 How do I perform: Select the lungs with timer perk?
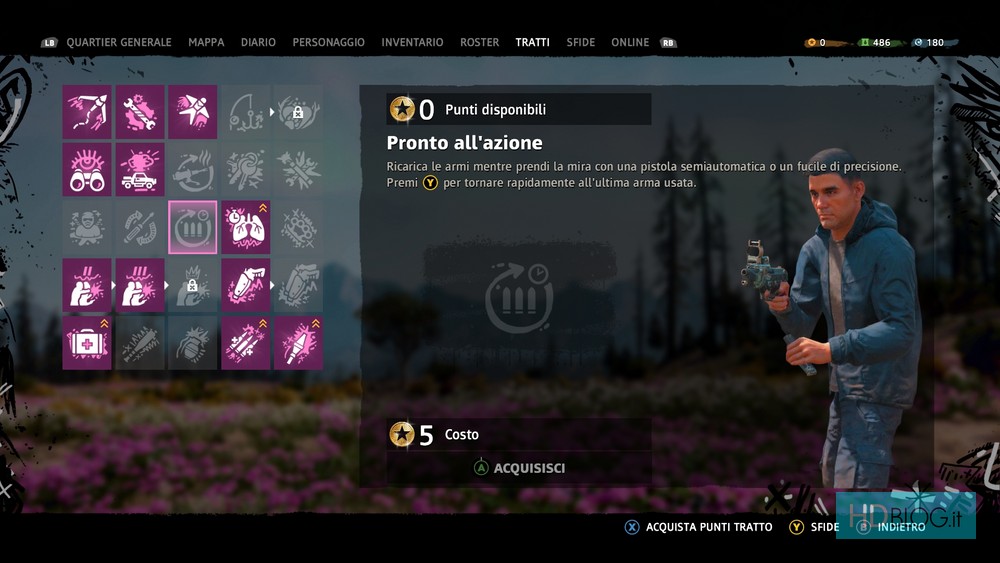click(245, 227)
